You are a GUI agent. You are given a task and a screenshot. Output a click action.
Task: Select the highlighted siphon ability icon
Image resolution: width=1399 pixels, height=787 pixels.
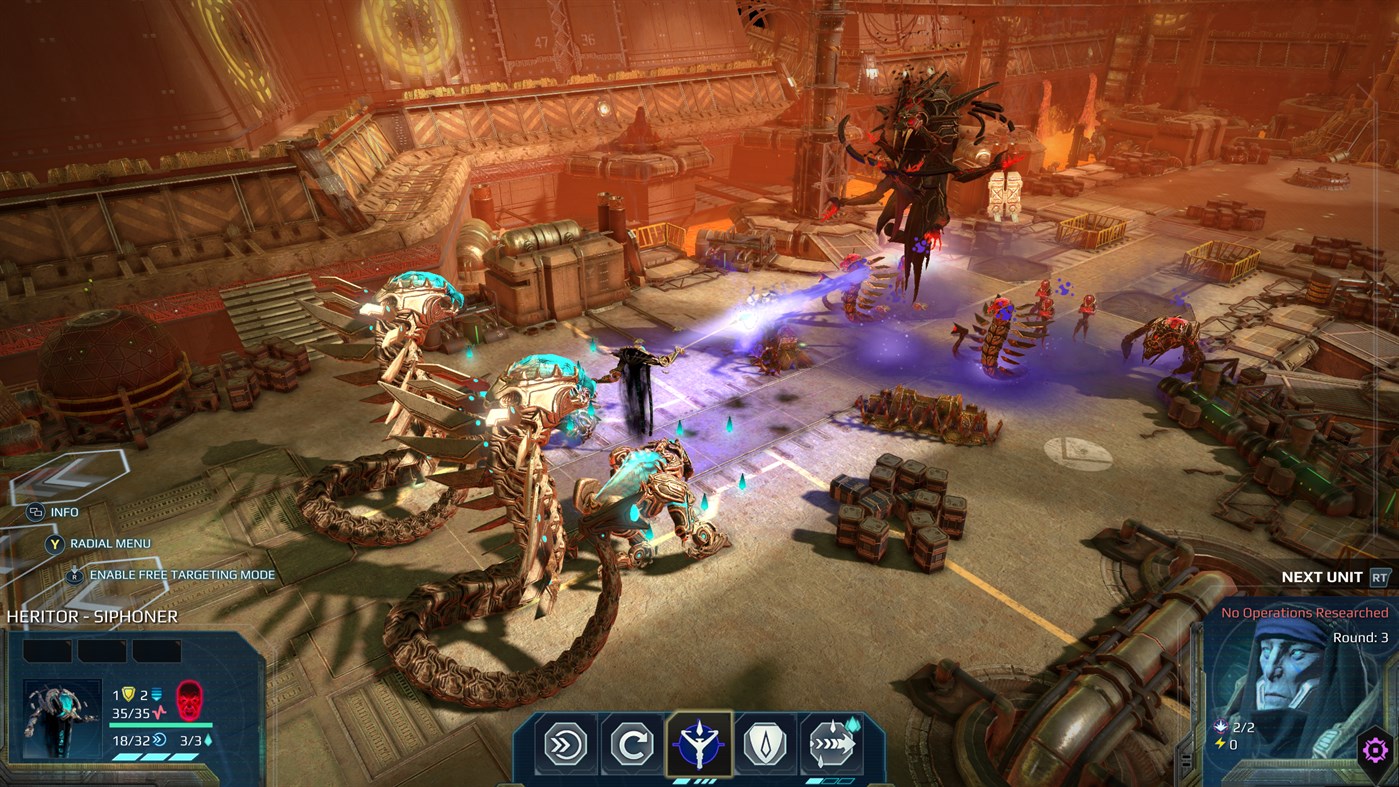coord(698,742)
